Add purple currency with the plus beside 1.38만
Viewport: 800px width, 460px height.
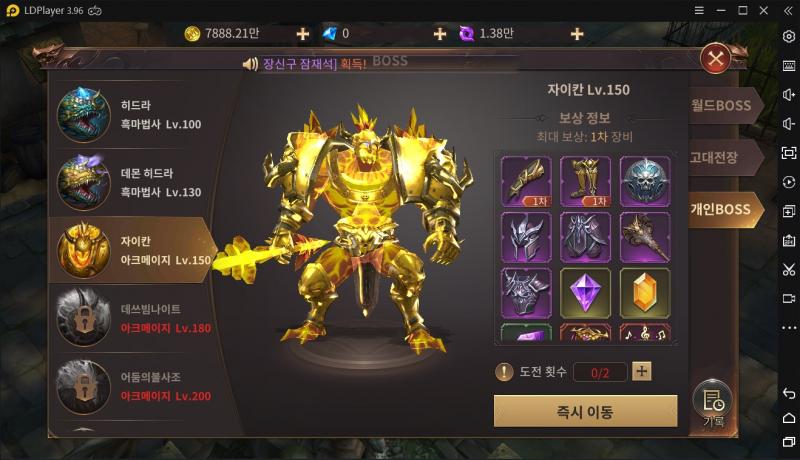click(577, 34)
